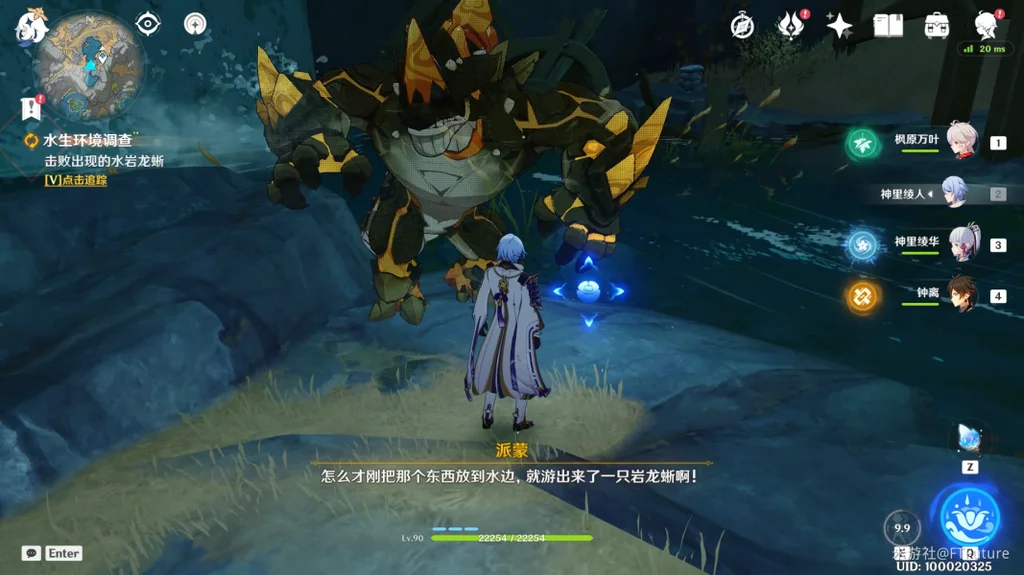Click the round icon right of the eye icon
Image resolution: width=1024 pixels, height=575 pixels.
coord(195,23)
